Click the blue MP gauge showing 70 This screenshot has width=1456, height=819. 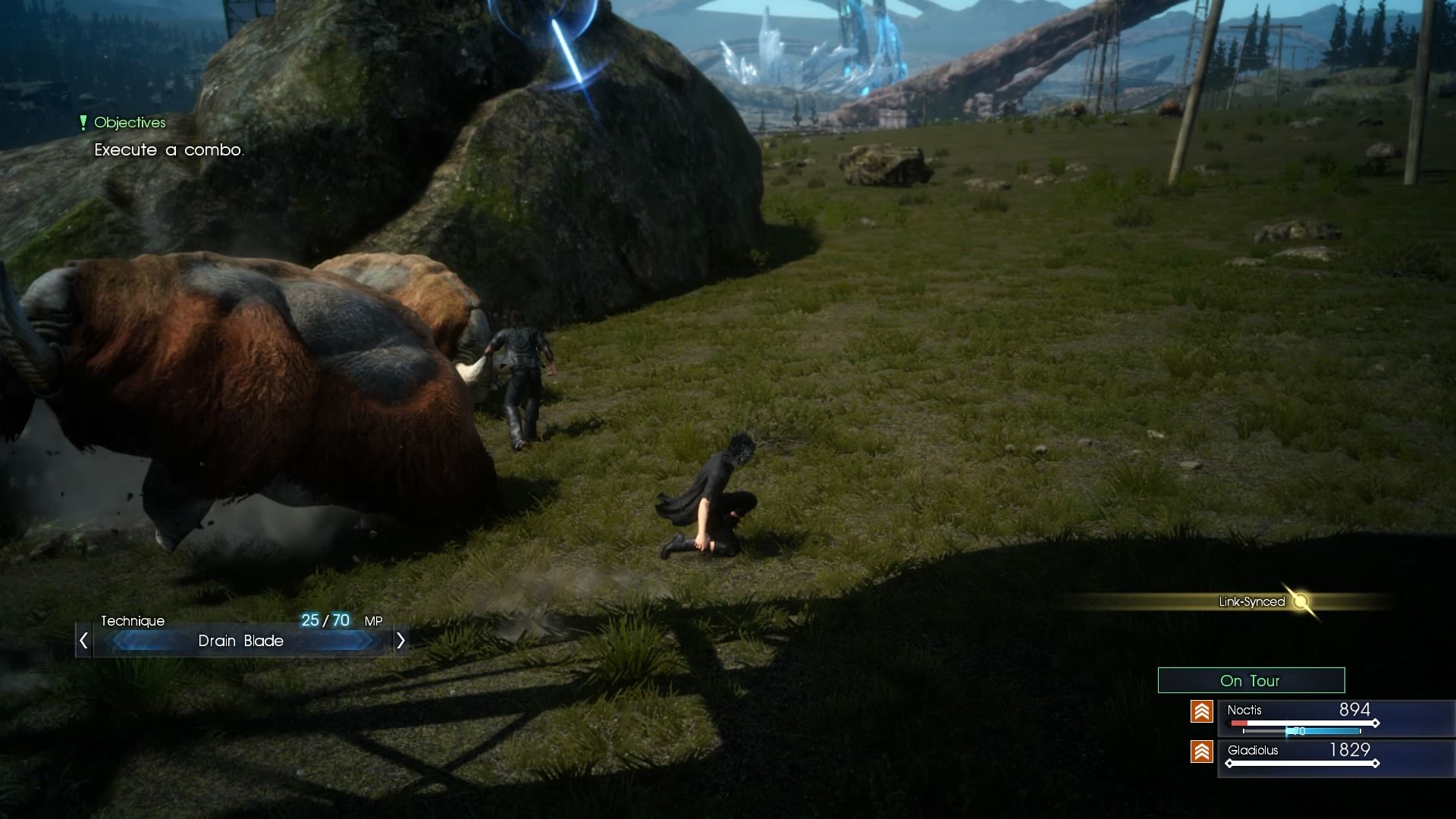[1299, 732]
